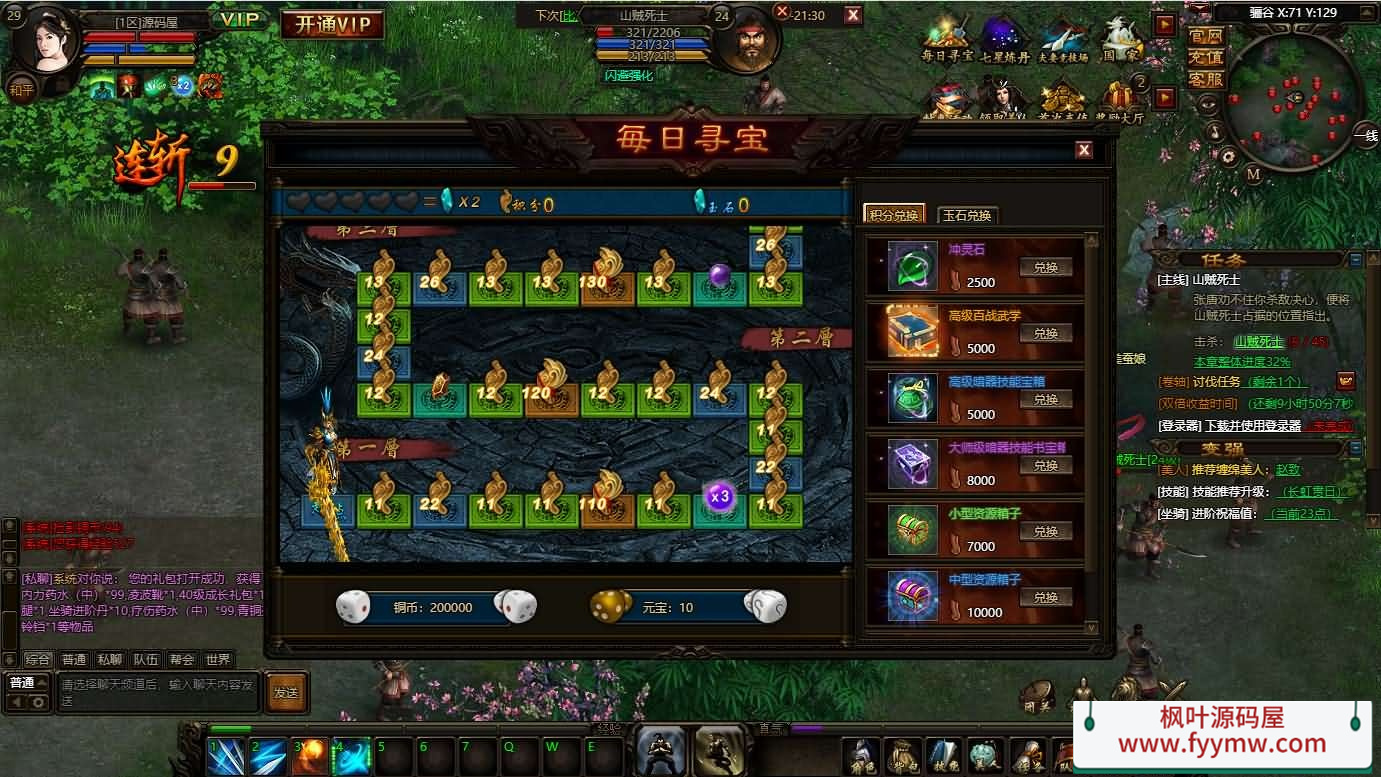1381x777 pixels.
Task: Switch to the 玉石兑换 tab
Action: 967,215
